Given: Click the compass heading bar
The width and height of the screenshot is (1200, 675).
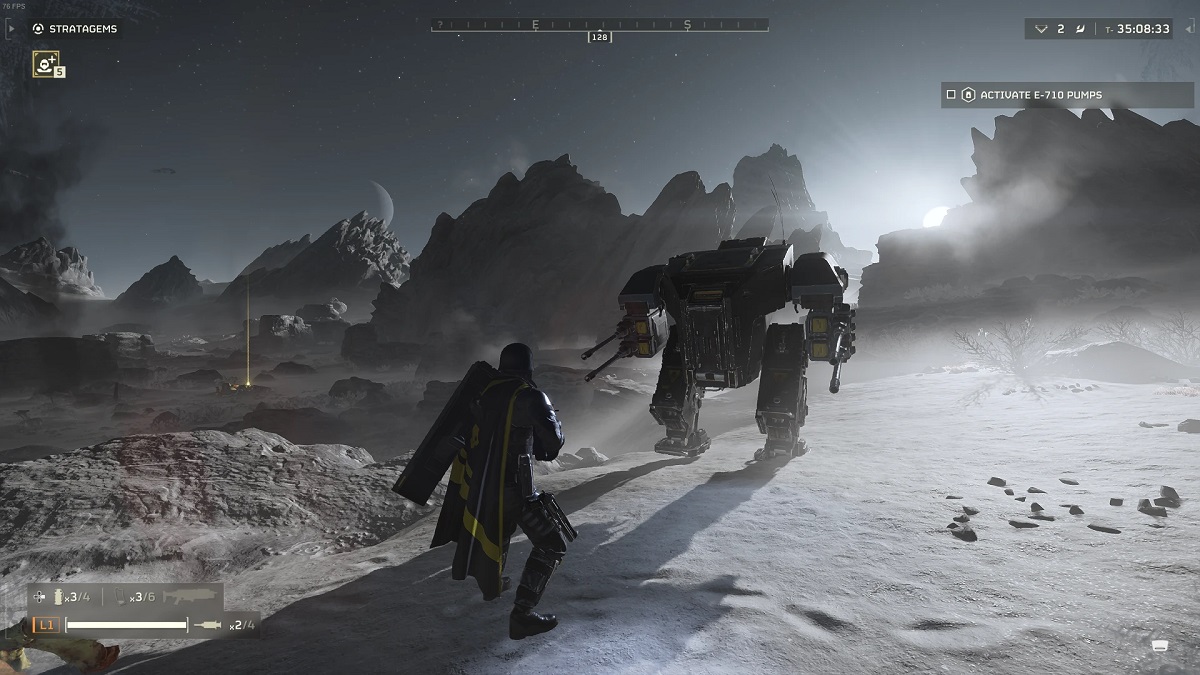Looking at the screenshot, I should coord(600,24).
